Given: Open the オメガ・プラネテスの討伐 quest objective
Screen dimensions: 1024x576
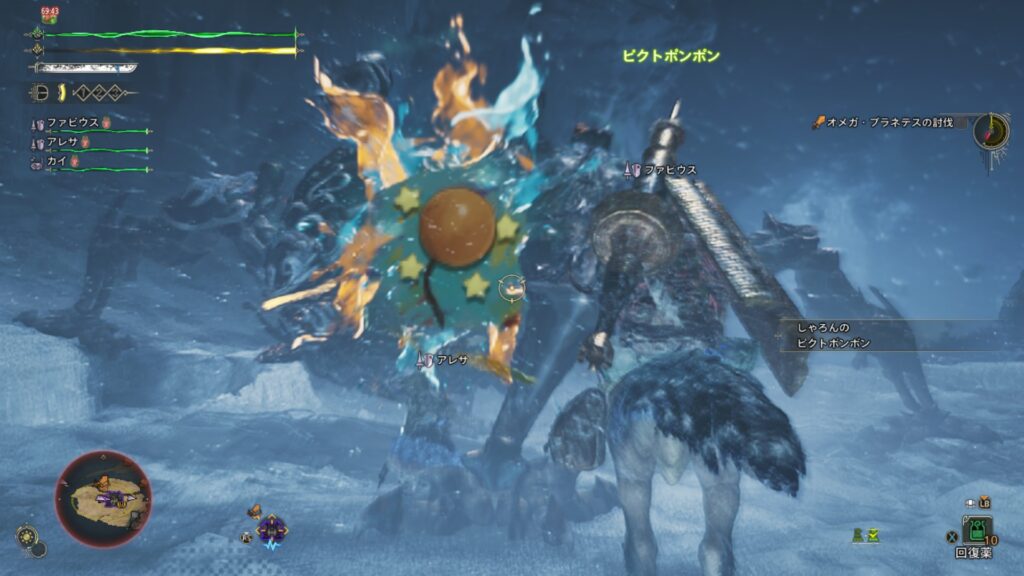Looking at the screenshot, I should pos(886,123).
